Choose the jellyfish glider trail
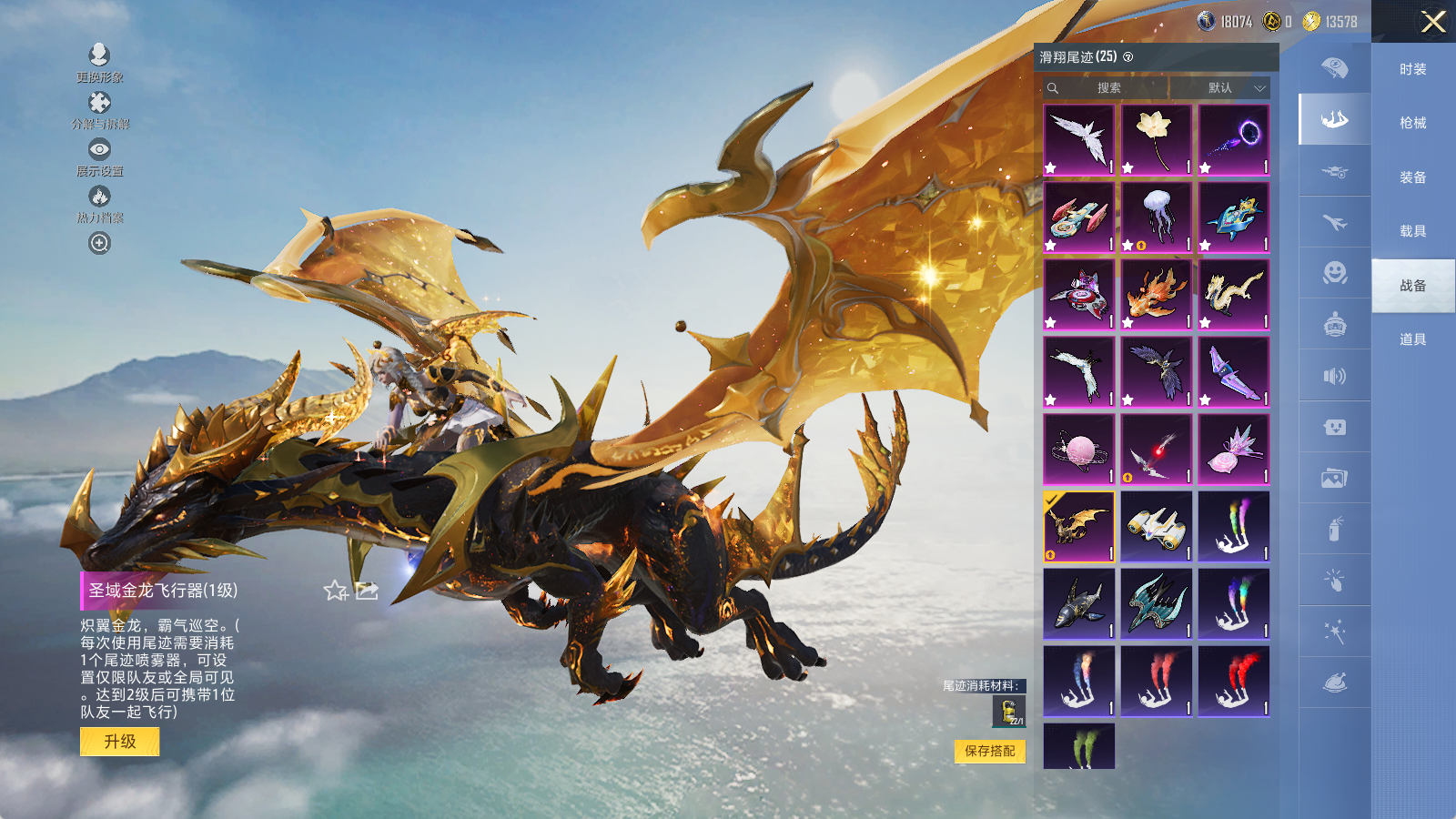The width and height of the screenshot is (1456, 819). pos(1157,217)
